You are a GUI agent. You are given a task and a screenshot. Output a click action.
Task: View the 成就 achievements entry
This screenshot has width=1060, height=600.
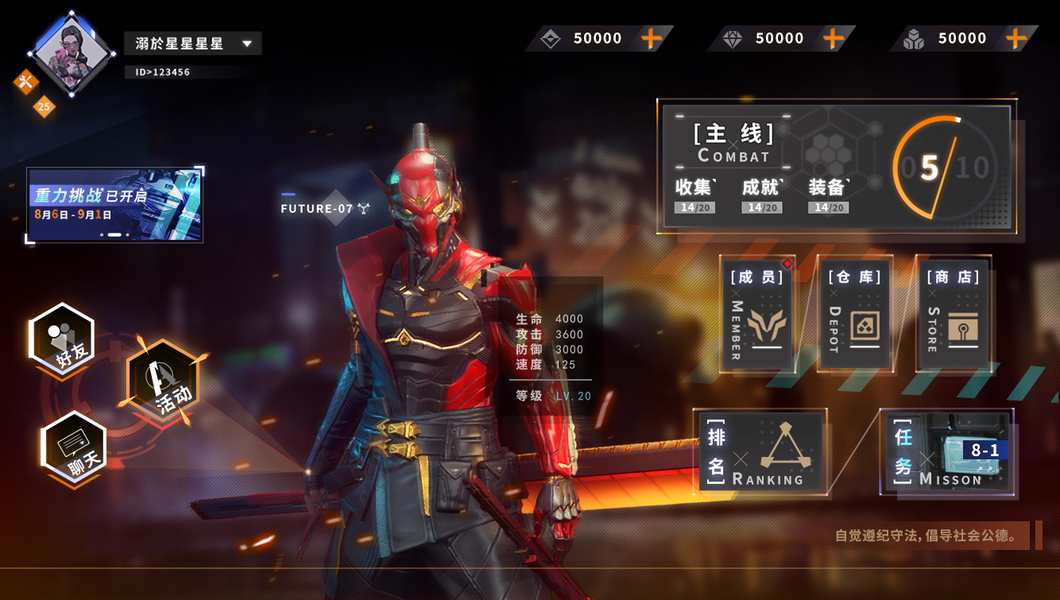tap(763, 193)
